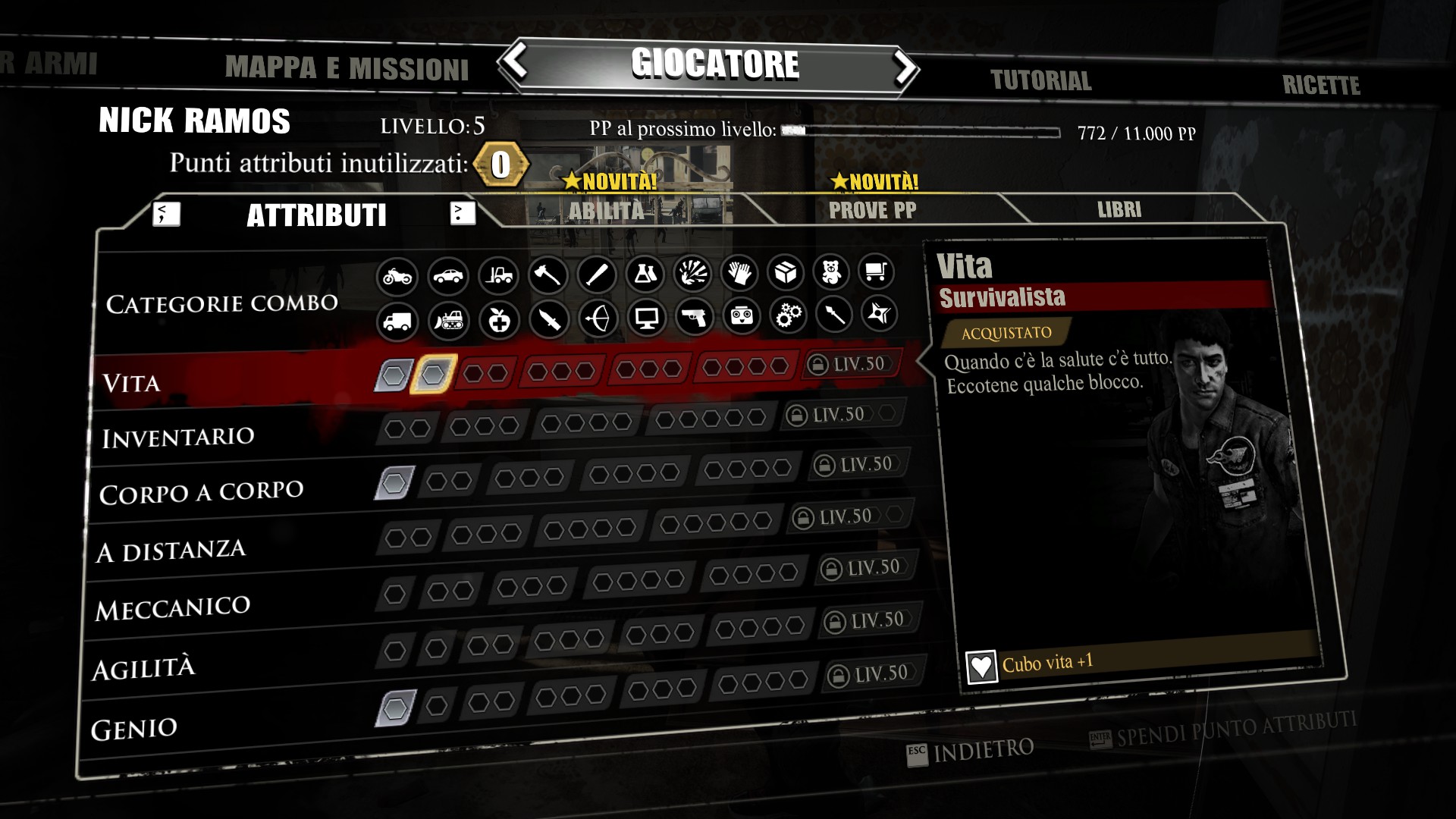The width and height of the screenshot is (1456, 819).
Task: Select the Inventario attribute row
Action: point(178,438)
